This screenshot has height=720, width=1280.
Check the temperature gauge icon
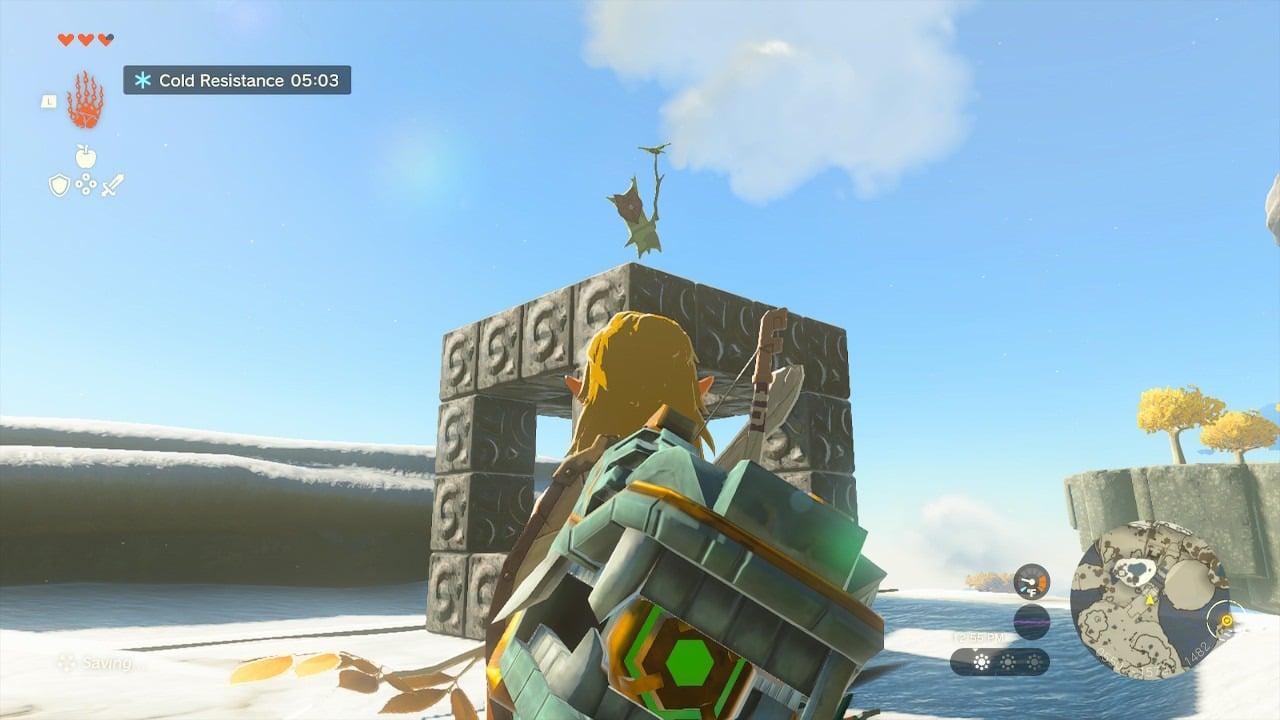[x=1031, y=581]
